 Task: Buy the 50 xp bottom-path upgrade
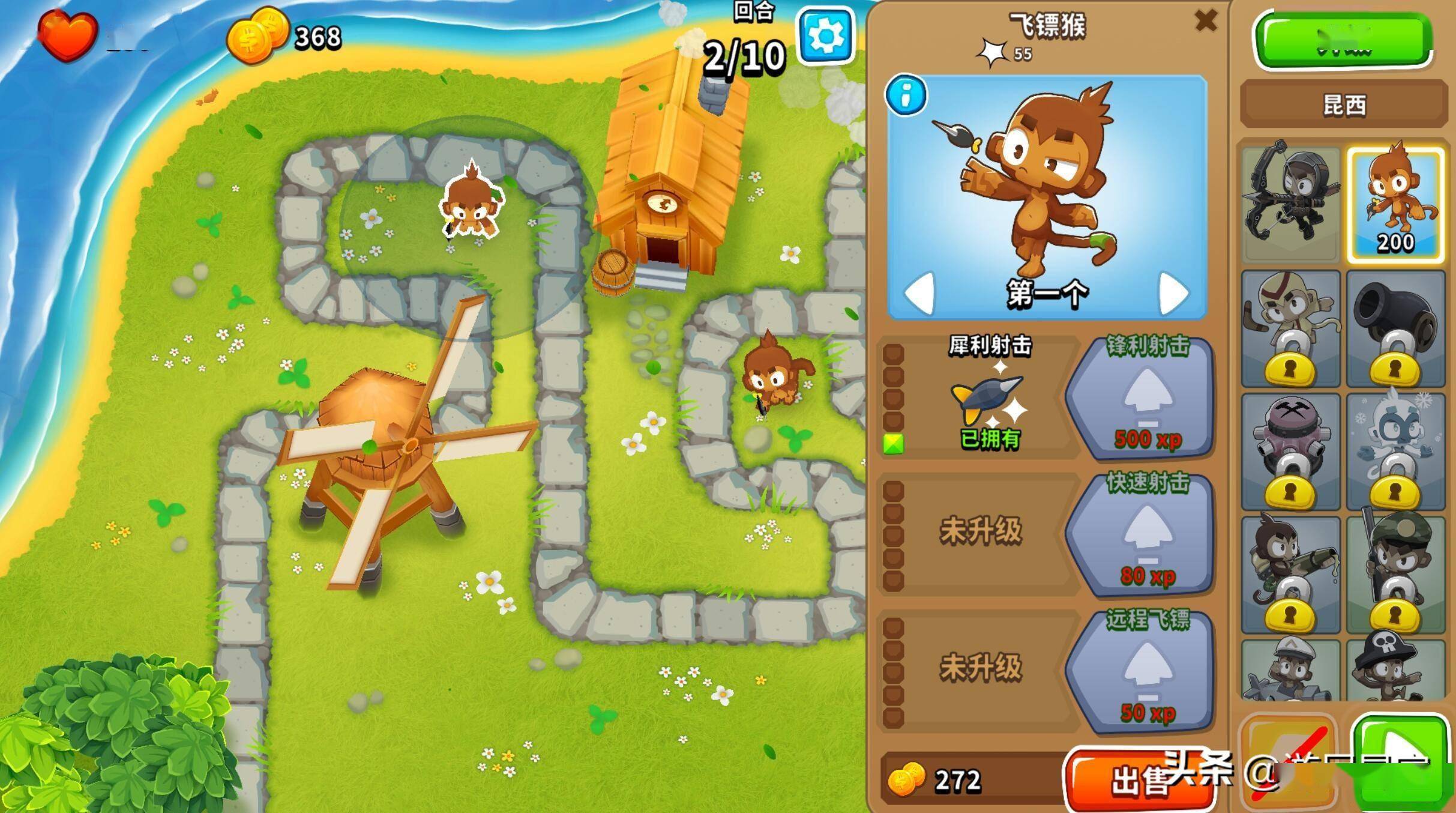(x=1142, y=672)
